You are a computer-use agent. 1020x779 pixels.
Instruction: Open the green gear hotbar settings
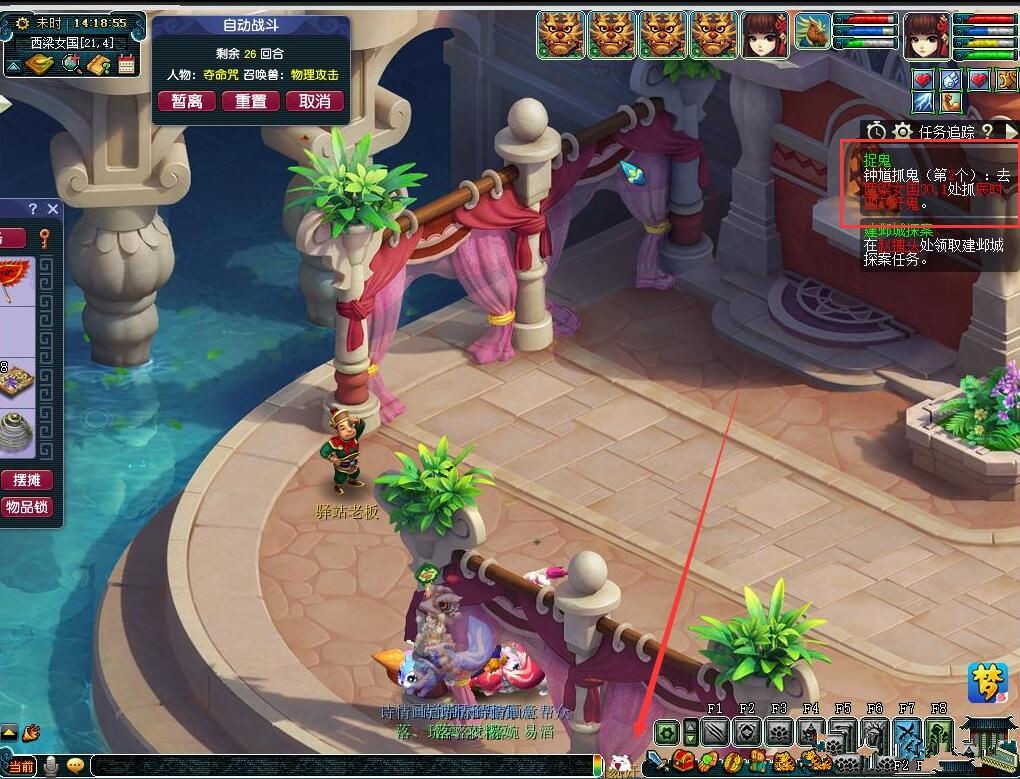667,733
